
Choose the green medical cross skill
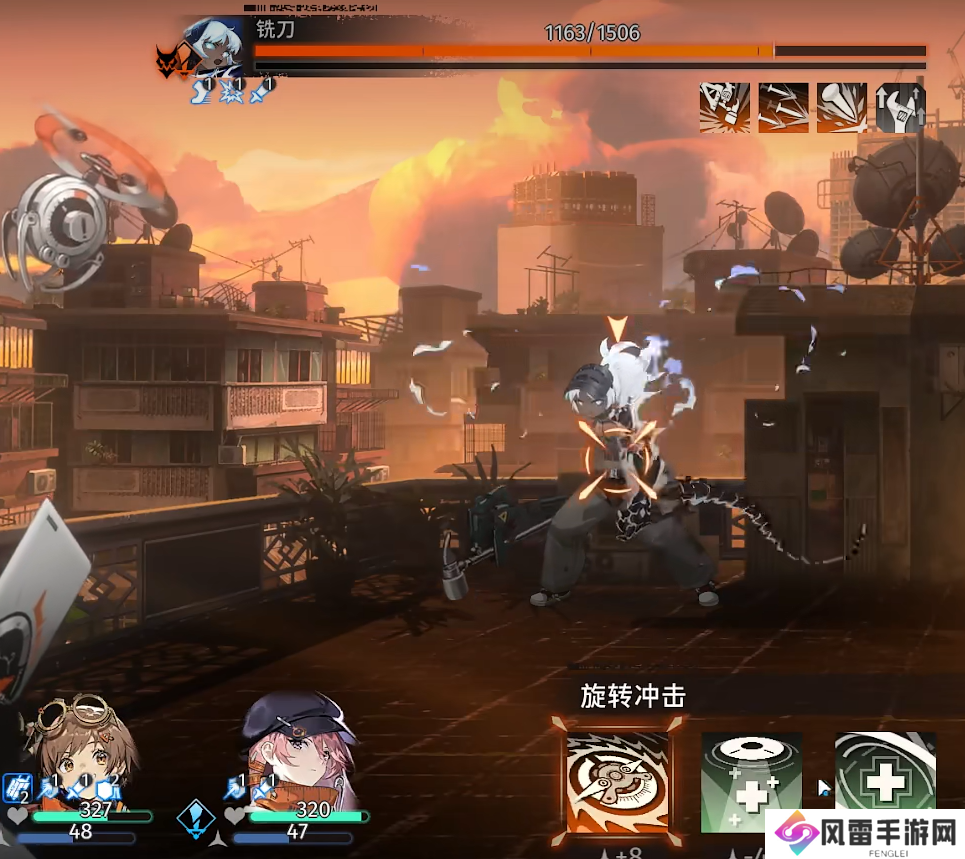884,782
